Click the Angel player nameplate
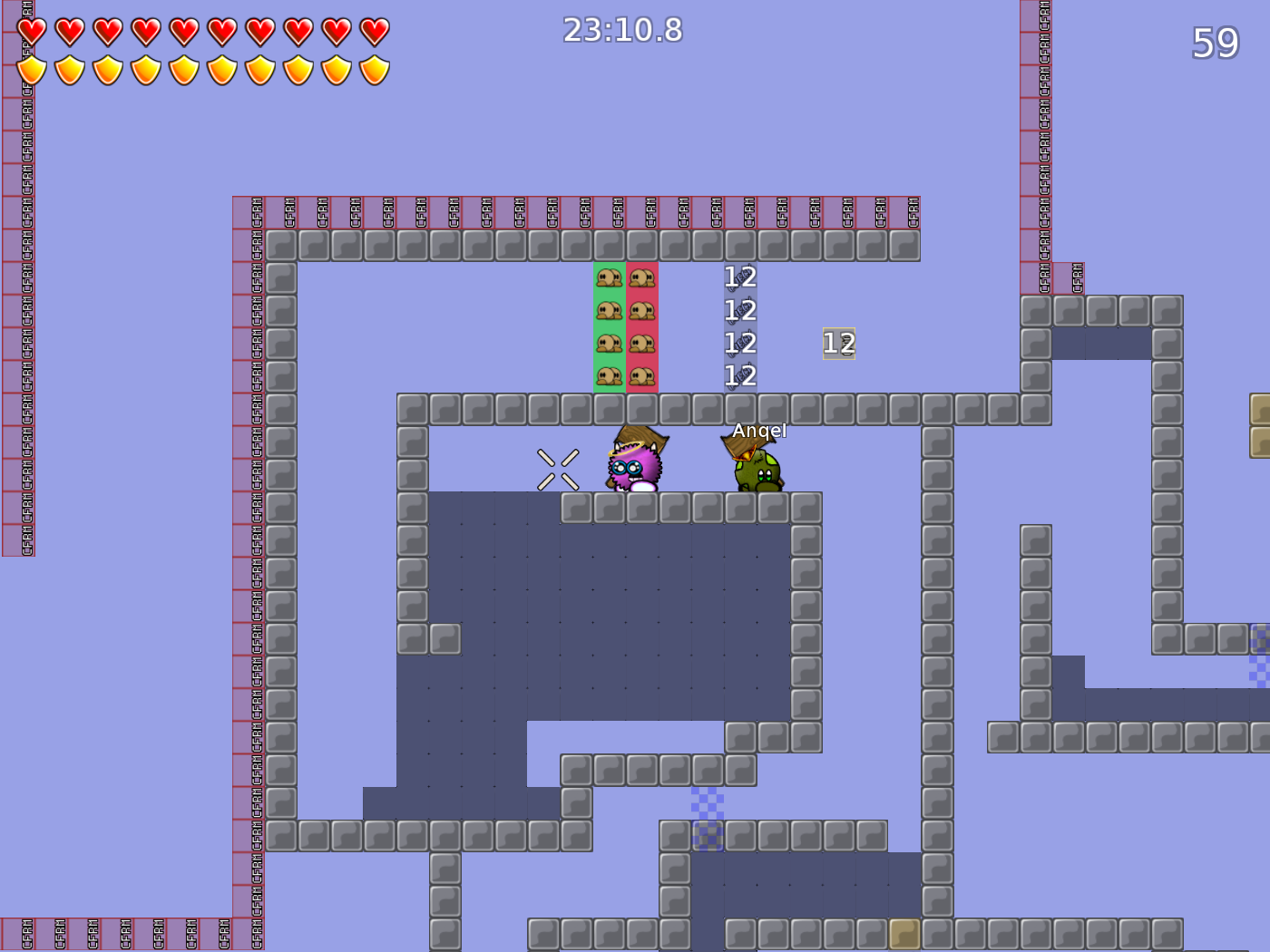The width and height of the screenshot is (1270, 952). [x=760, y=430]
